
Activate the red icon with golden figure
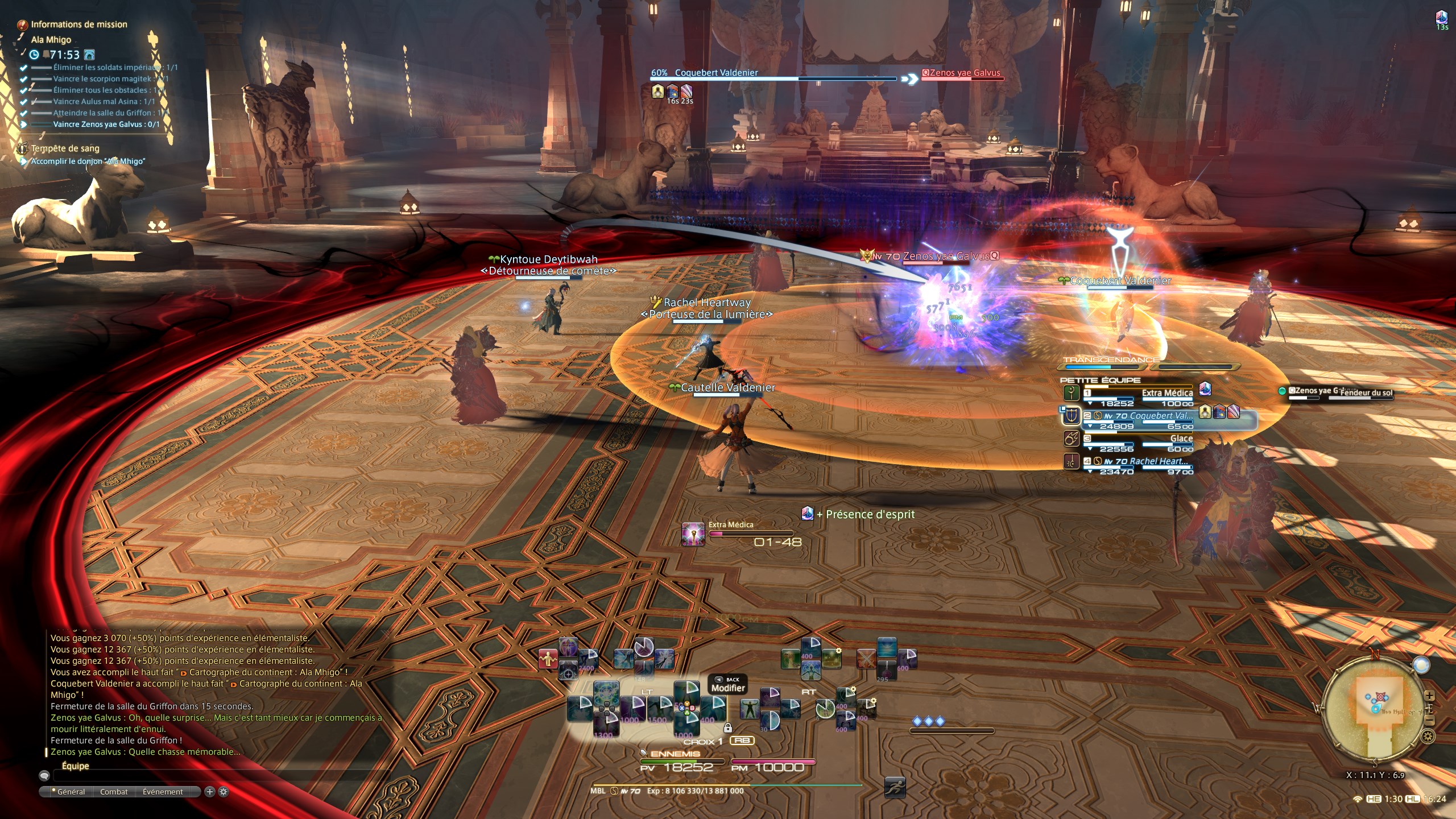(x=548, y=659)
